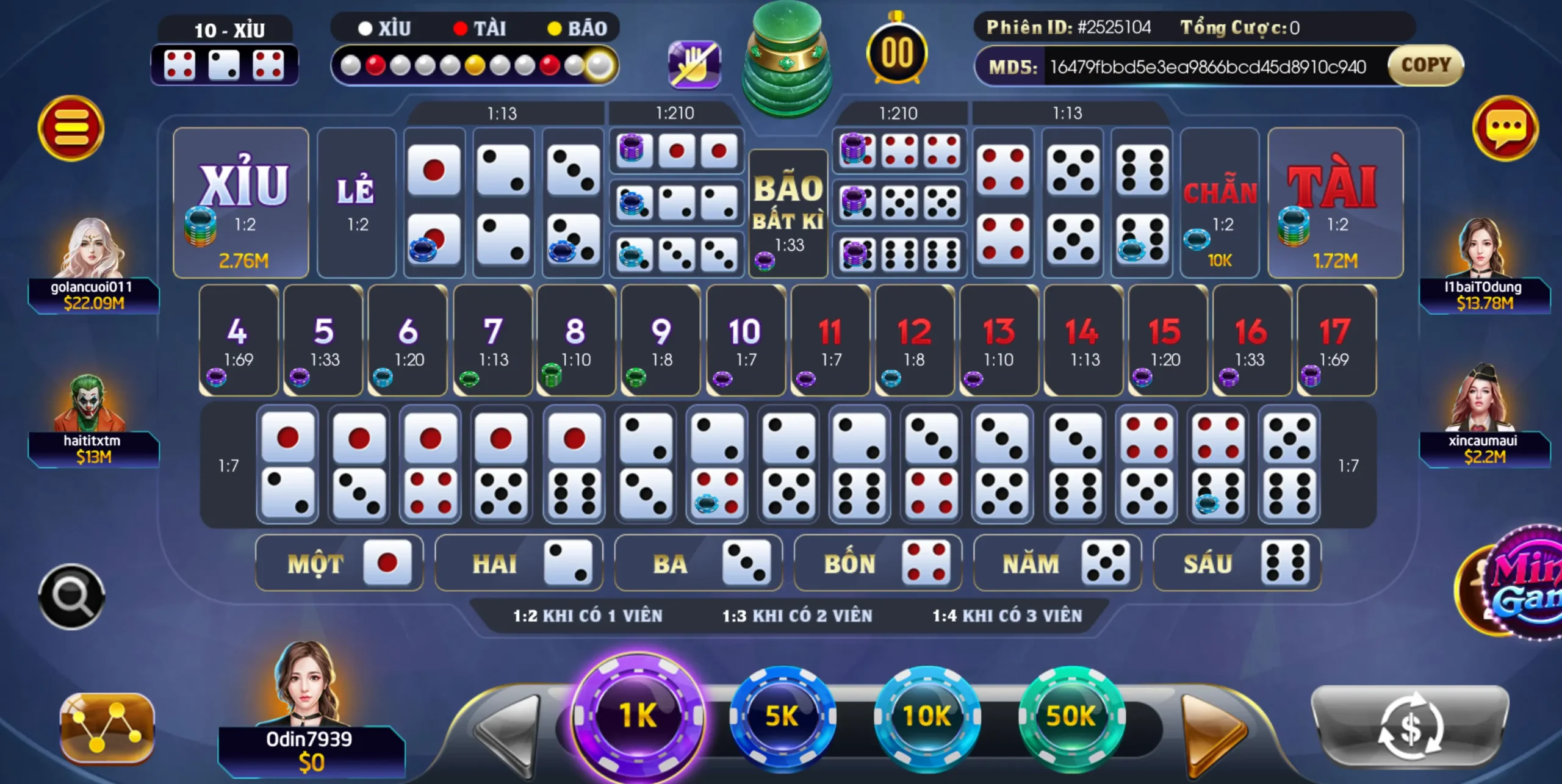Copy the MD5 hash string
The width and height of the screenshot is (1562, 784).
click(x=1425, y=65)
